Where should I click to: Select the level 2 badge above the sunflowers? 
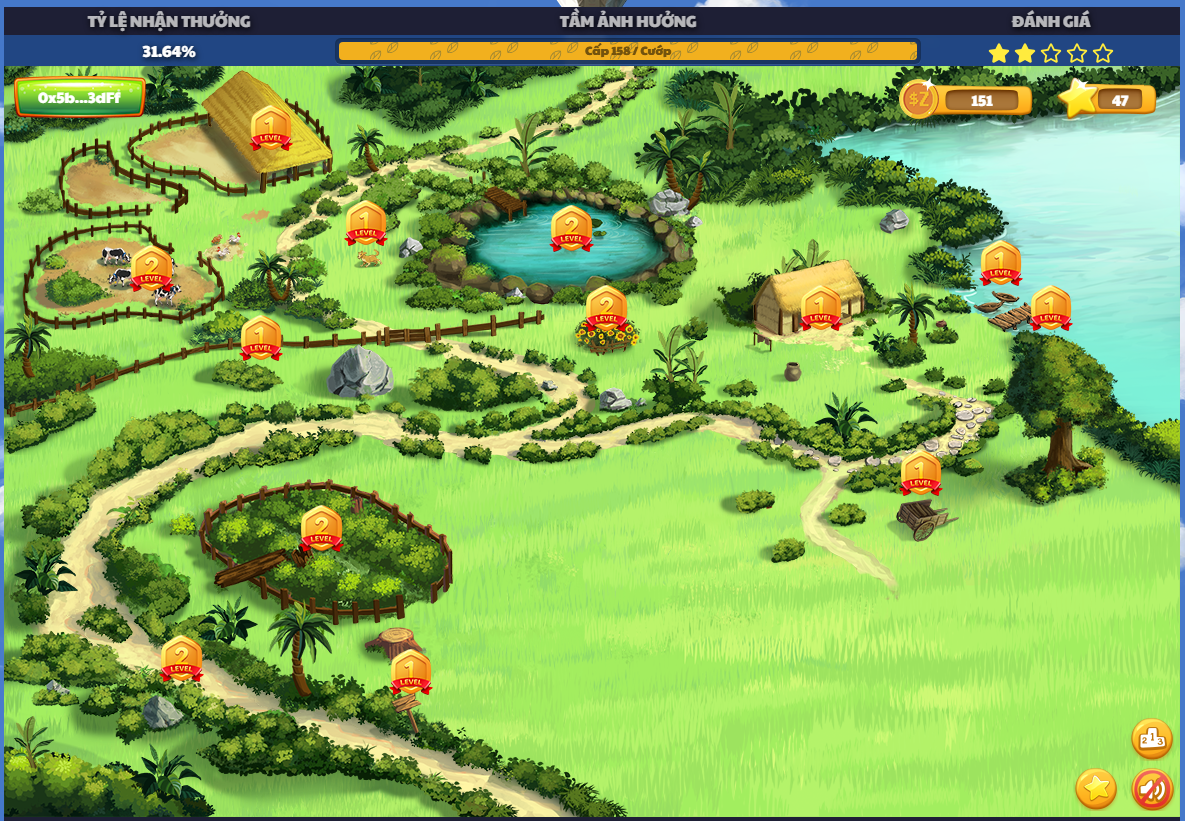coord(606,309)
